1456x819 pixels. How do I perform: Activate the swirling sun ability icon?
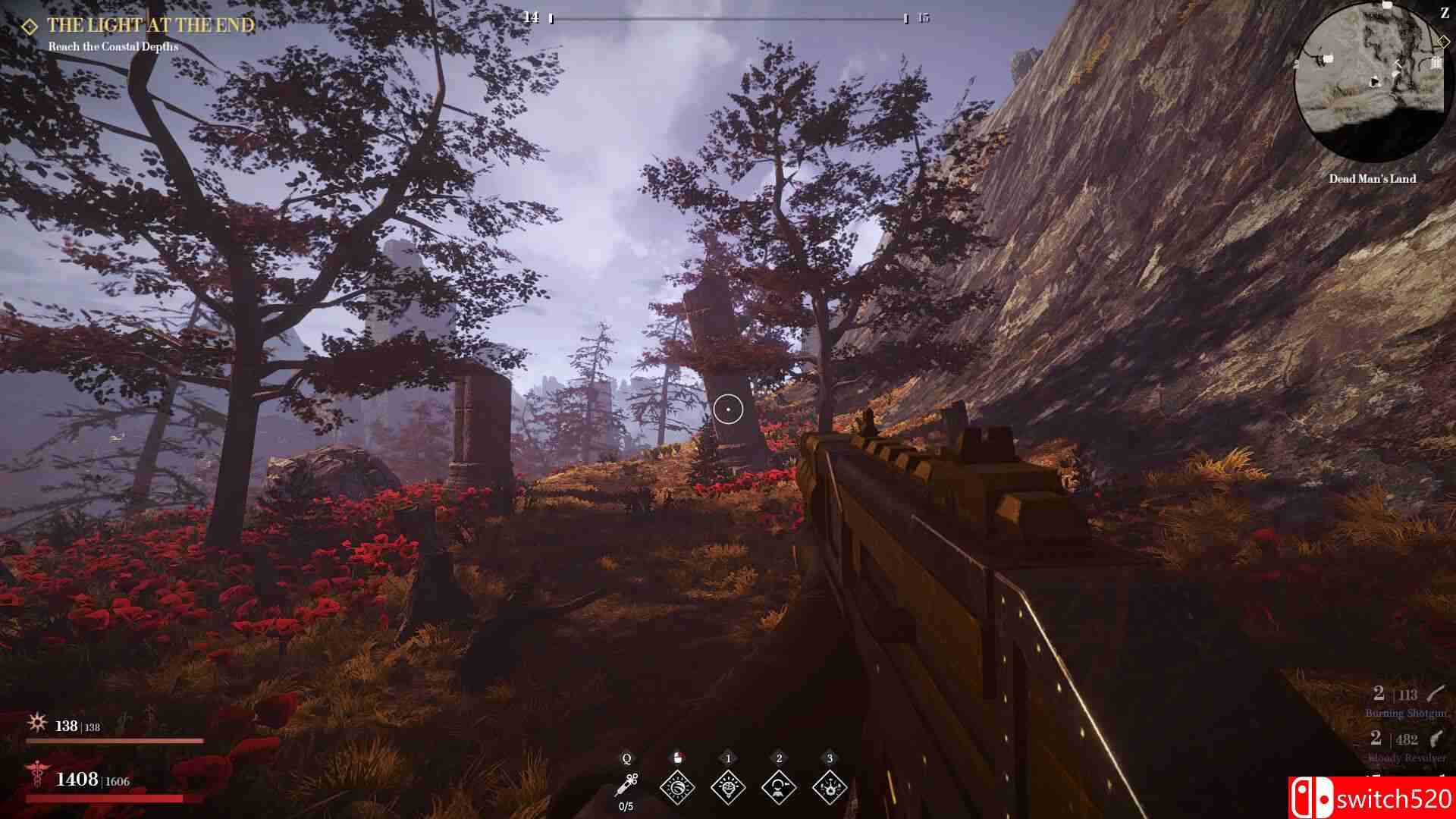coord(677,788)
